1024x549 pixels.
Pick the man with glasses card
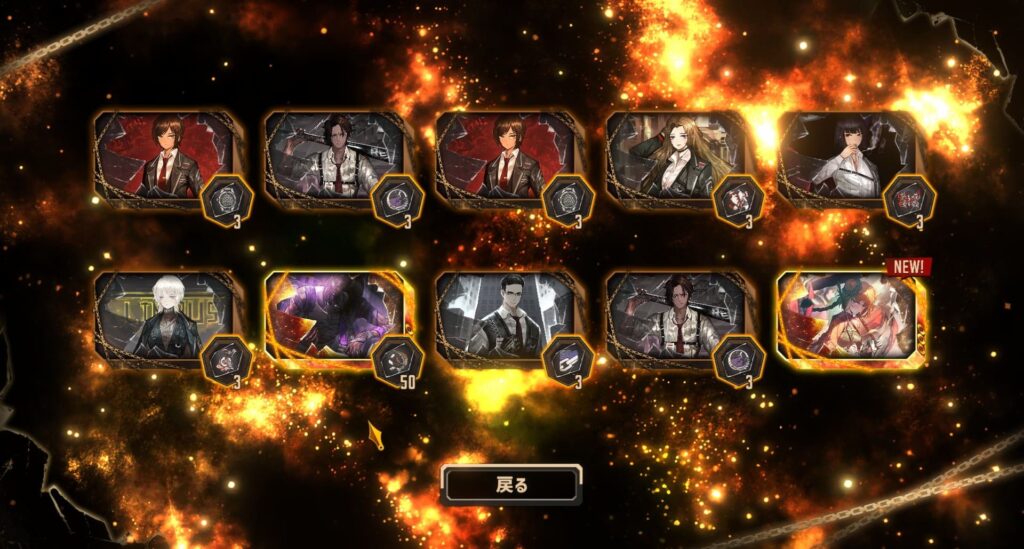506,317
